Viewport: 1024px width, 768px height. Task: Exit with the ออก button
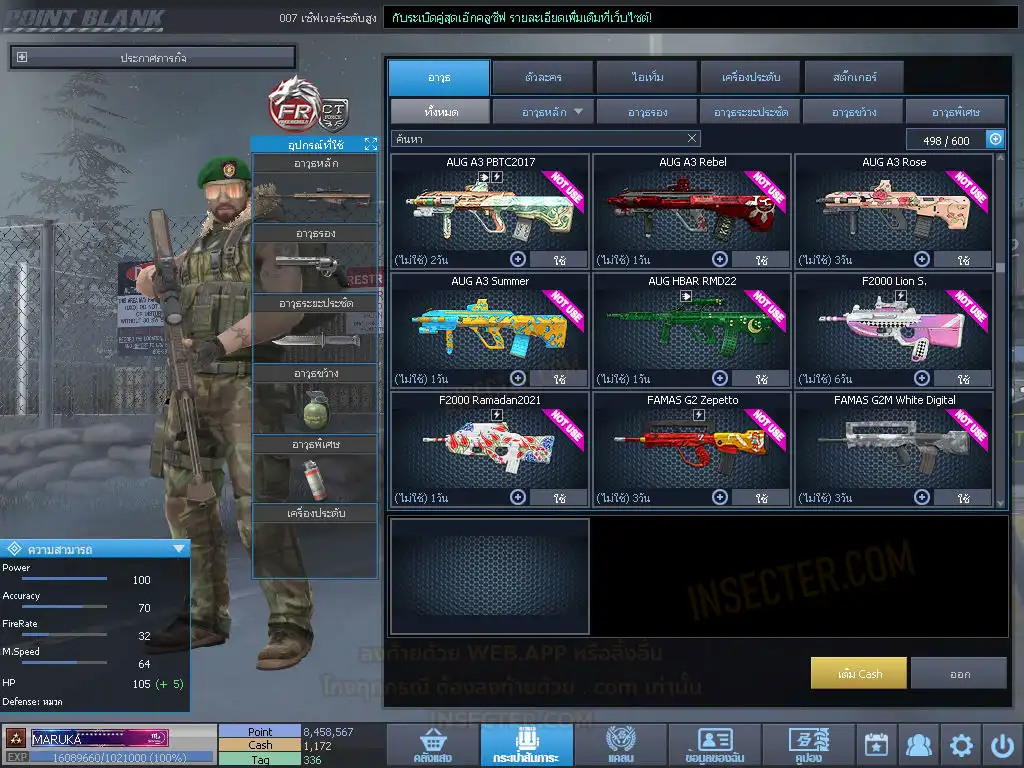[x=959, y=673]
